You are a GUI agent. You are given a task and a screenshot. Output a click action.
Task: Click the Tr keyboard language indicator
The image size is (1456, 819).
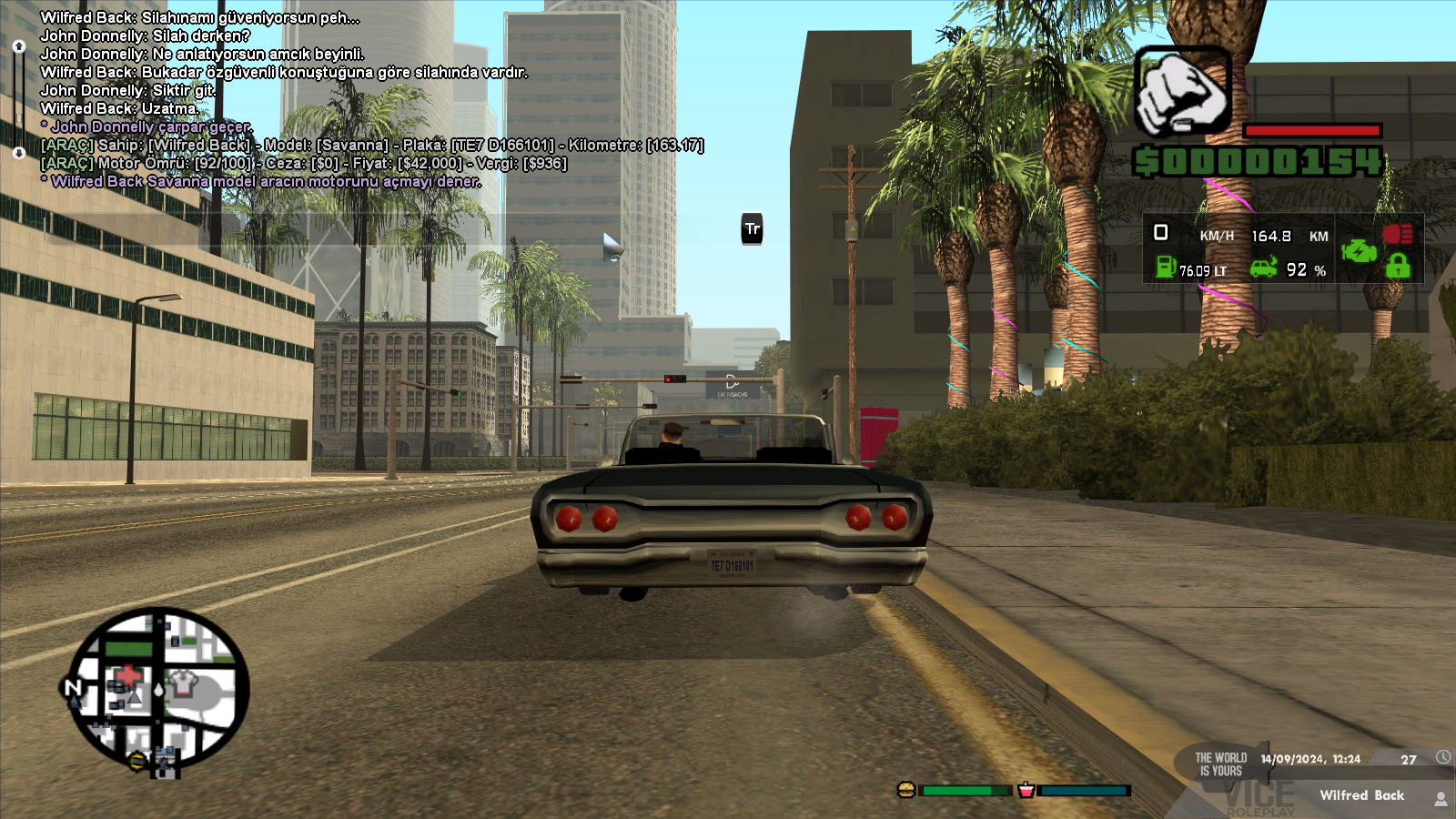752,229
